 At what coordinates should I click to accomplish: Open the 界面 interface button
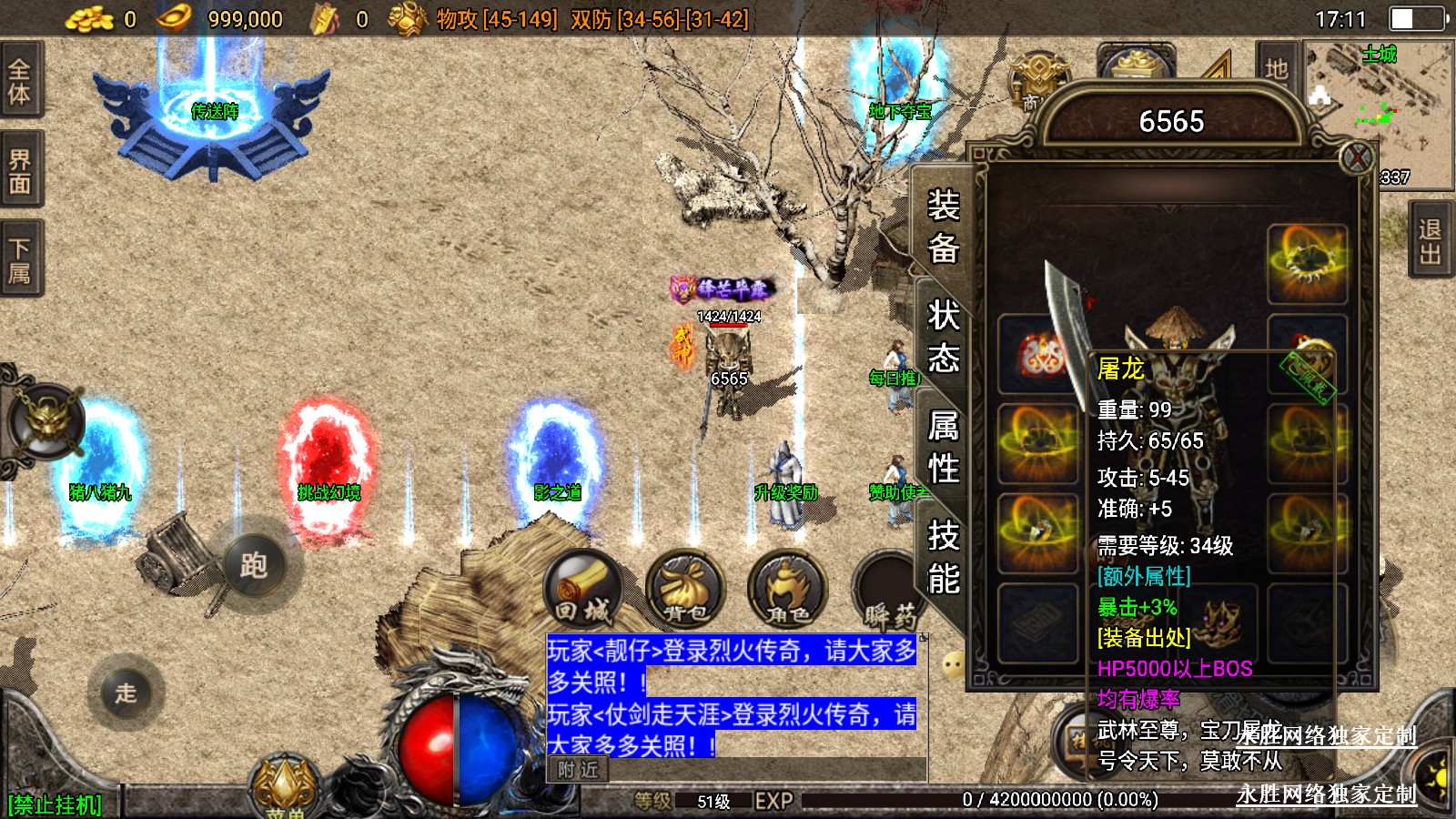click(x=20, y=171)
